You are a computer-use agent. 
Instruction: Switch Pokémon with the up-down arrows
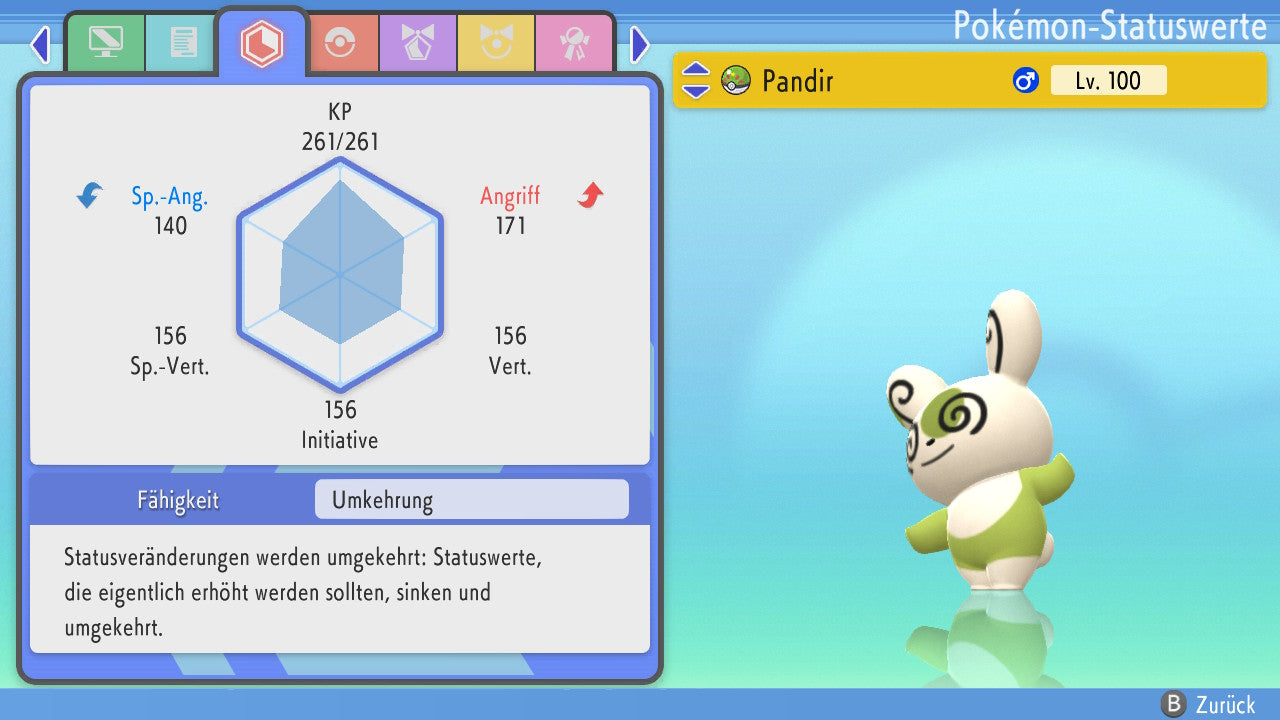click(x=696, y=80)
